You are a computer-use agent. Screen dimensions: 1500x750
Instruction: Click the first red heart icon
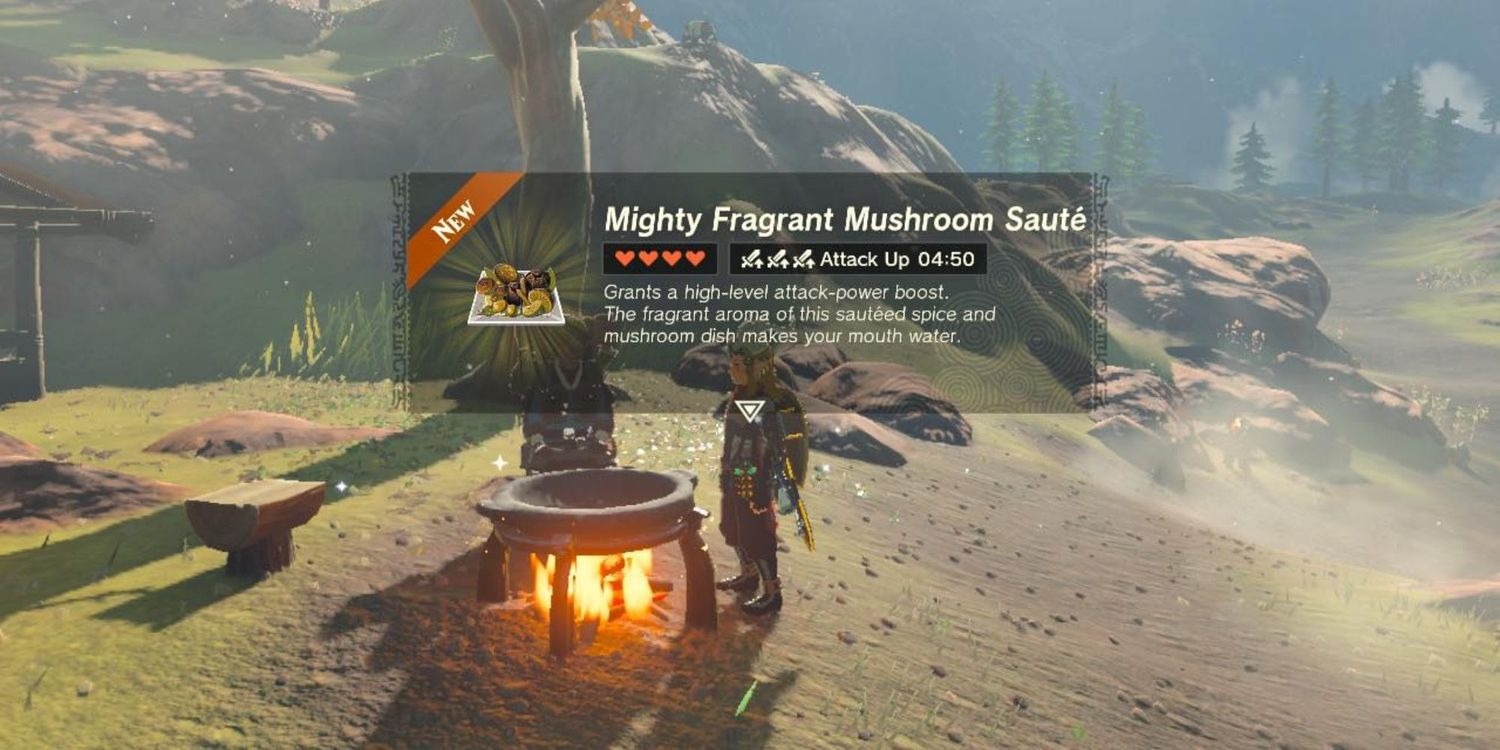(x=625, y=259)
